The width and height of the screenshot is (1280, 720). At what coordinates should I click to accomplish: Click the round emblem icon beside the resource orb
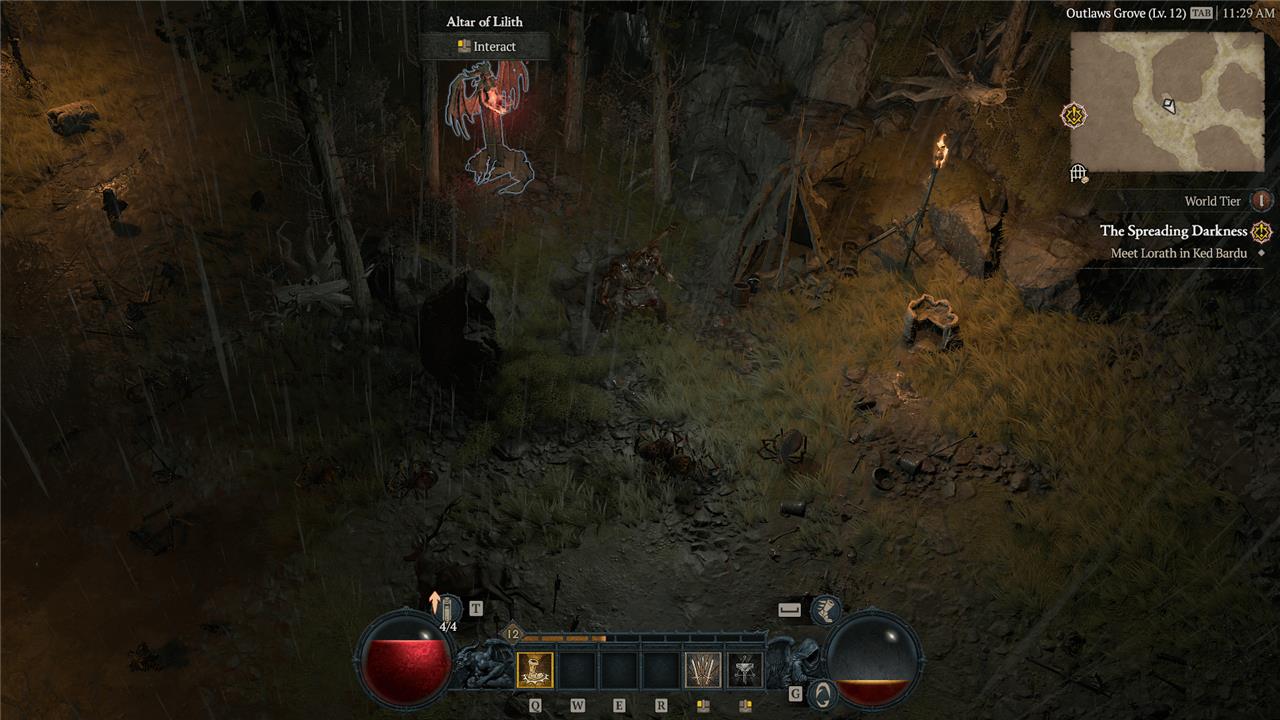coord(821,693)
